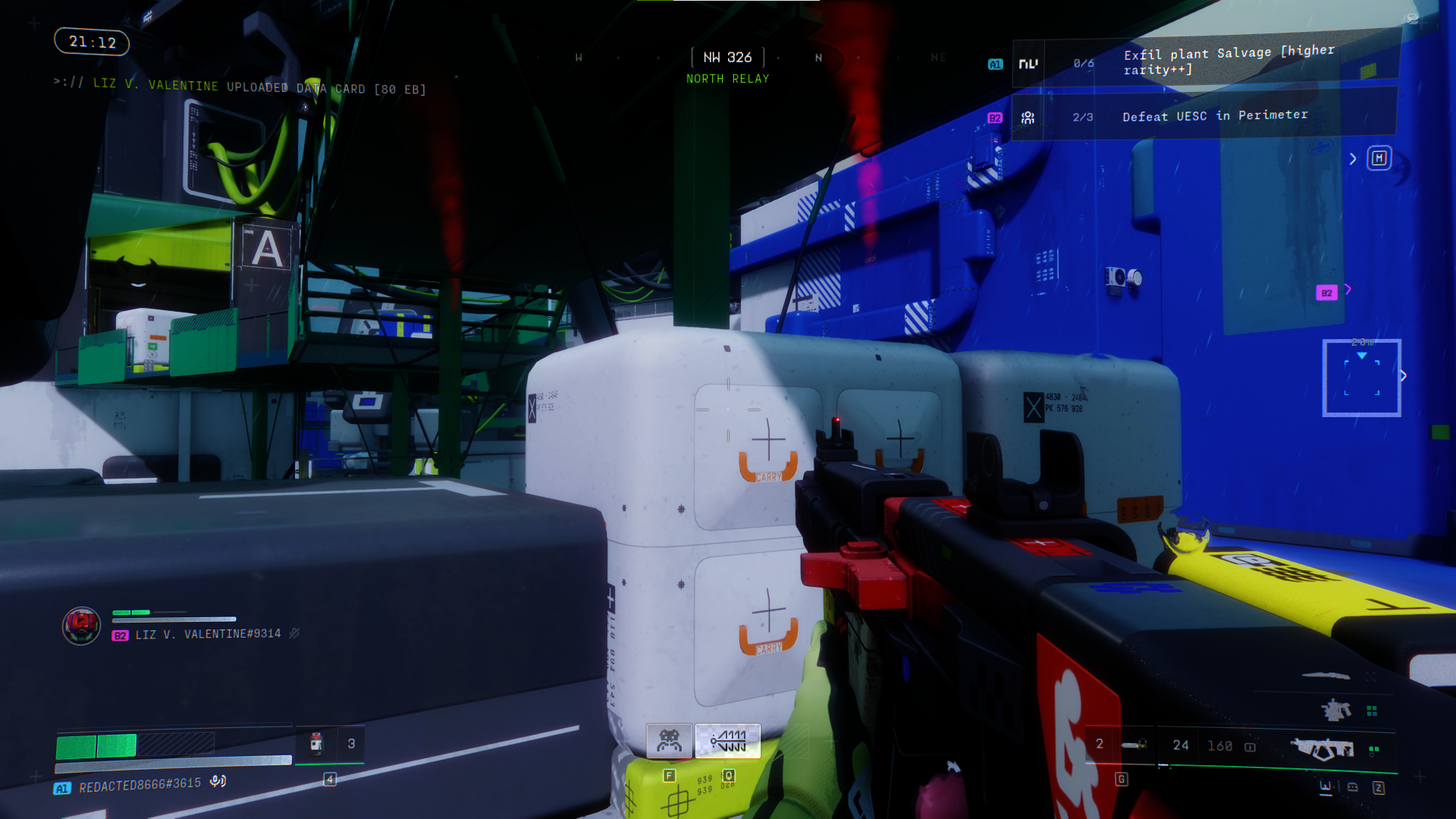Activate the drone ability icon
1456x819 pixels.
pos(669,740)
